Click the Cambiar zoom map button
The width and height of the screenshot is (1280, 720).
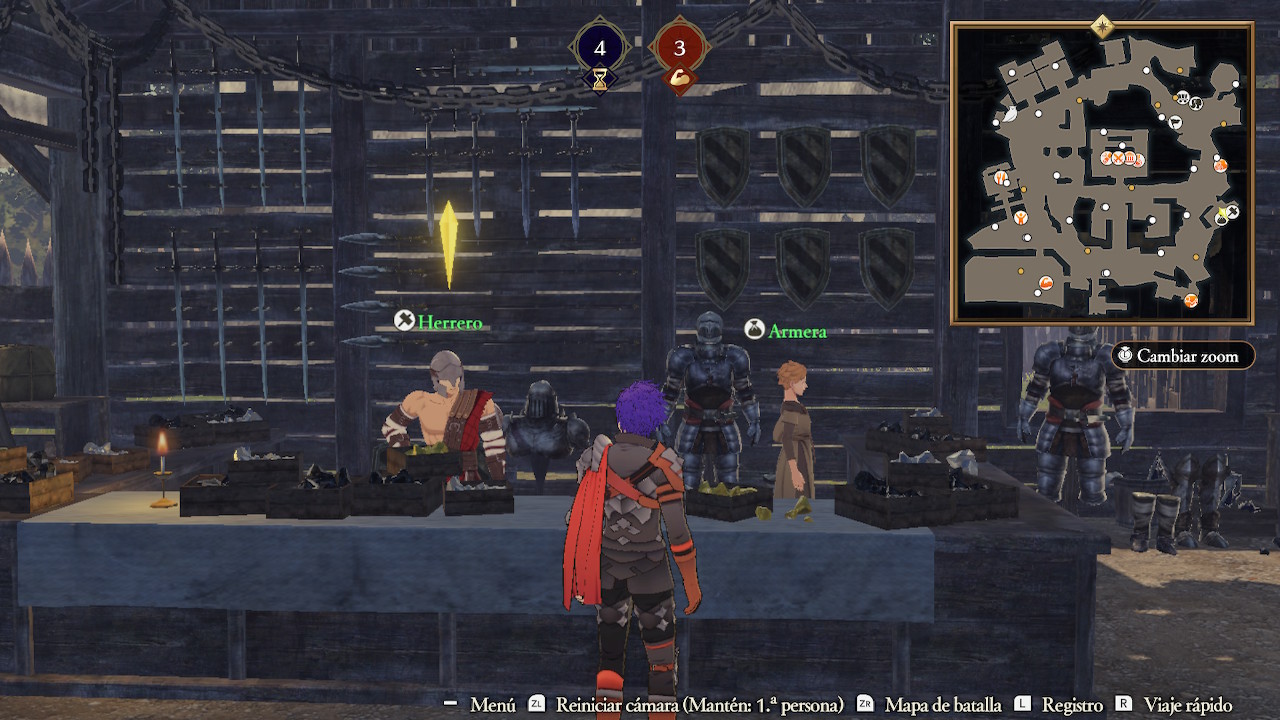(1182, 356)
